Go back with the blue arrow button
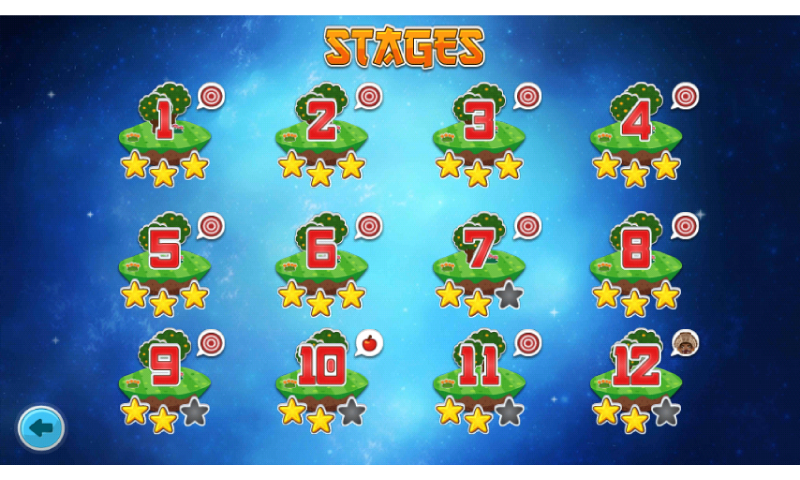 (x=41, y=429)
